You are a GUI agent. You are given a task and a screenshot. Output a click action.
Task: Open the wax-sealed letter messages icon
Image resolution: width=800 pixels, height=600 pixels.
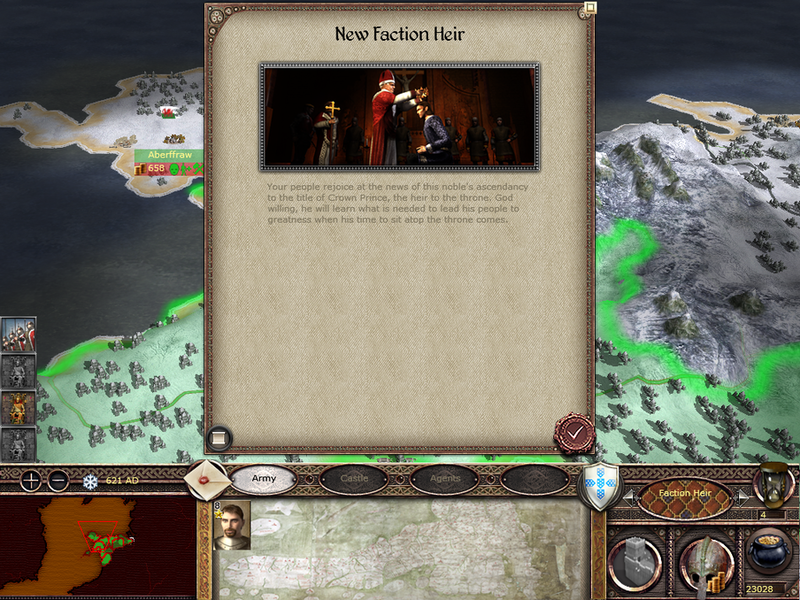[205, 480]
